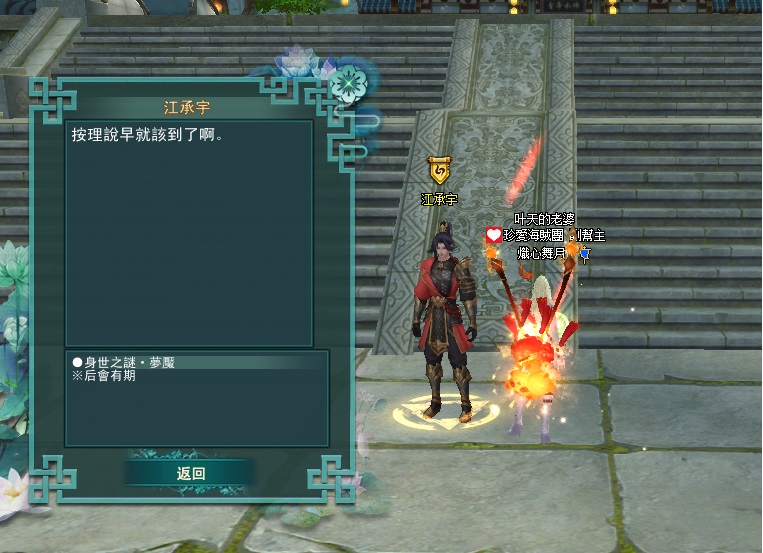Choose the 身世之謎・夢魘 quest option
Screen dimensions: 763x553
(x=123, y=363)
